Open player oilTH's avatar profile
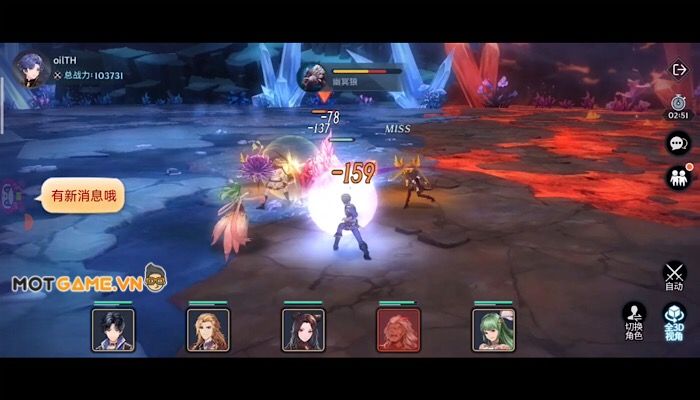This screenshot has width=700, height=400. point(28,68)
